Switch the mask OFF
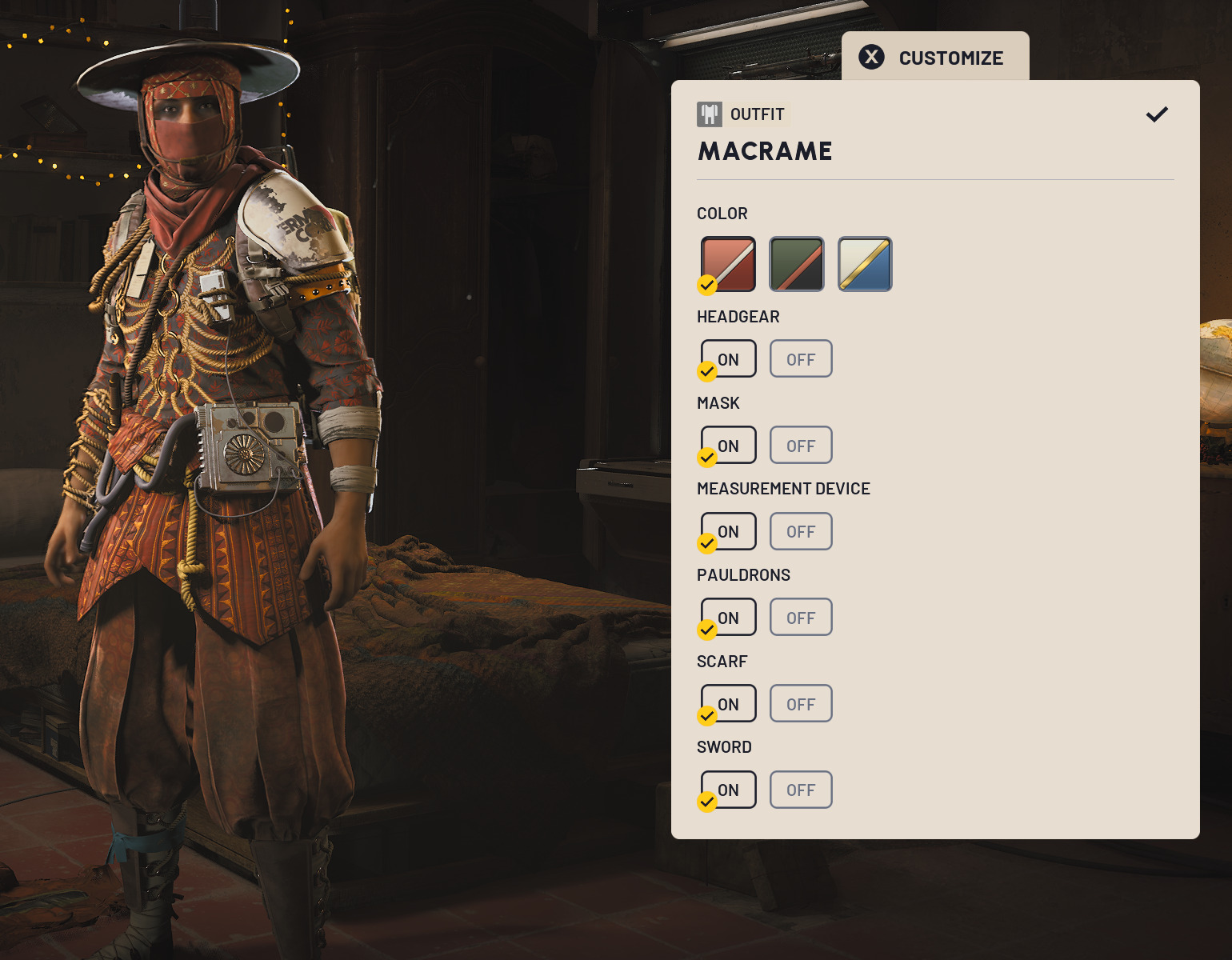Viewport: 1232px width, 960px height. pyautogui.click(x=801, y=446)
